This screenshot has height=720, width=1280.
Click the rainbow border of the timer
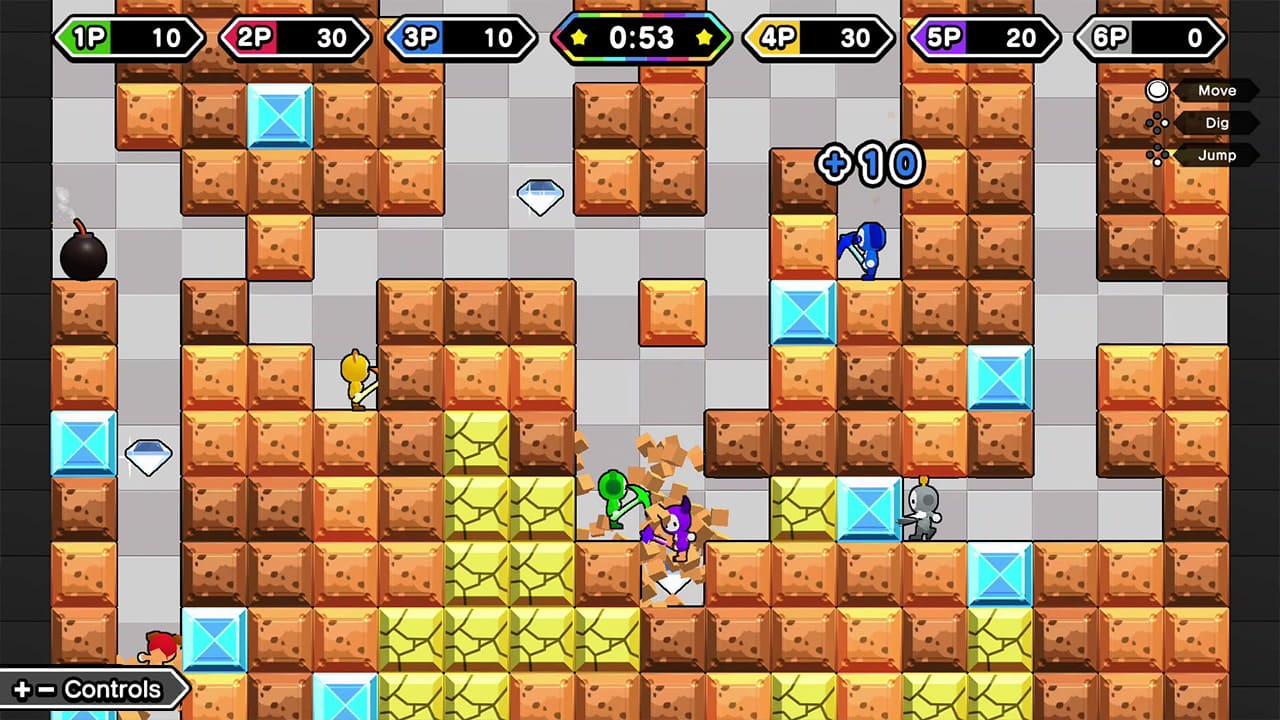[x=641, y=17]
